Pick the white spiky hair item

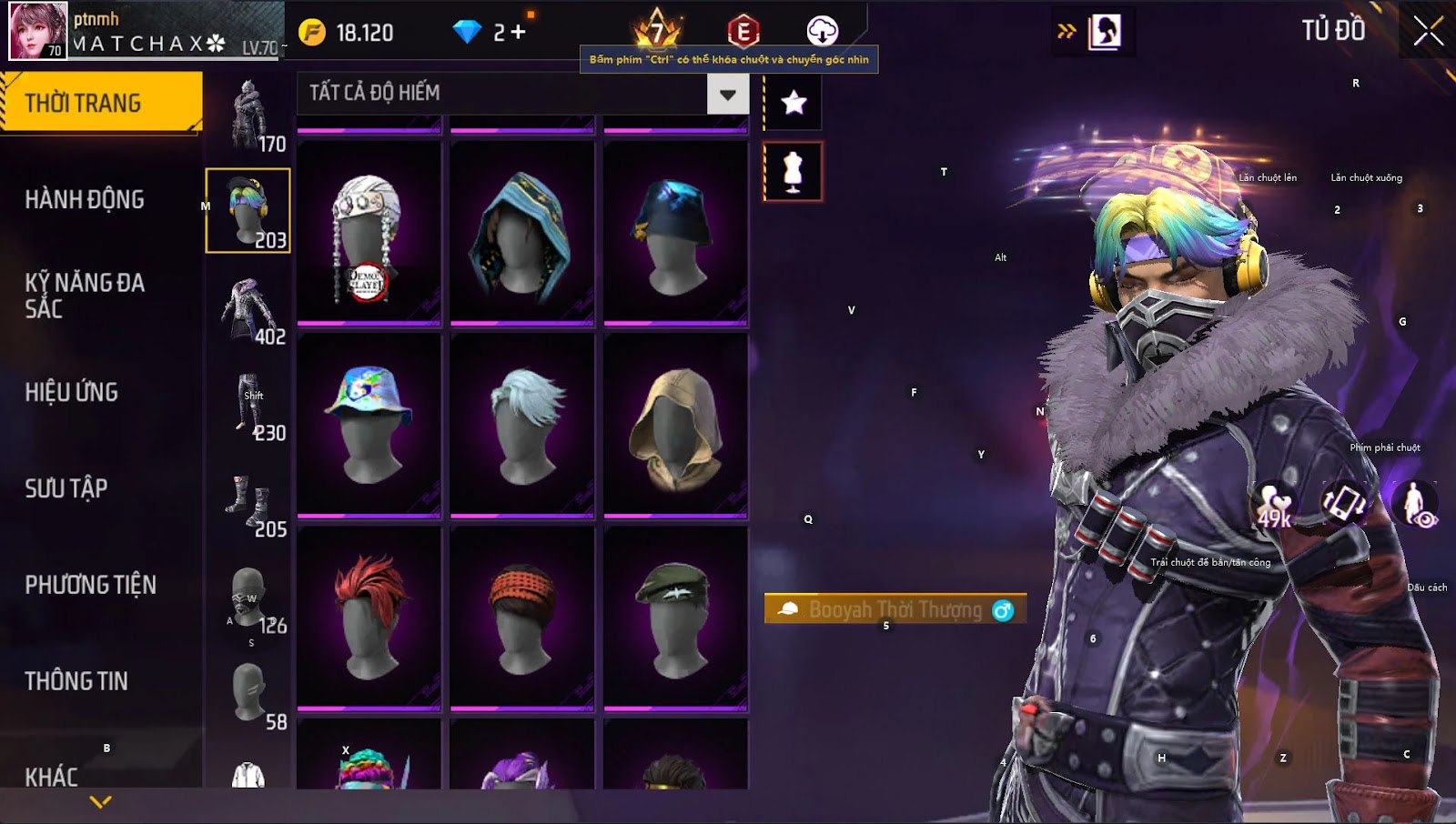click(521, 425)
